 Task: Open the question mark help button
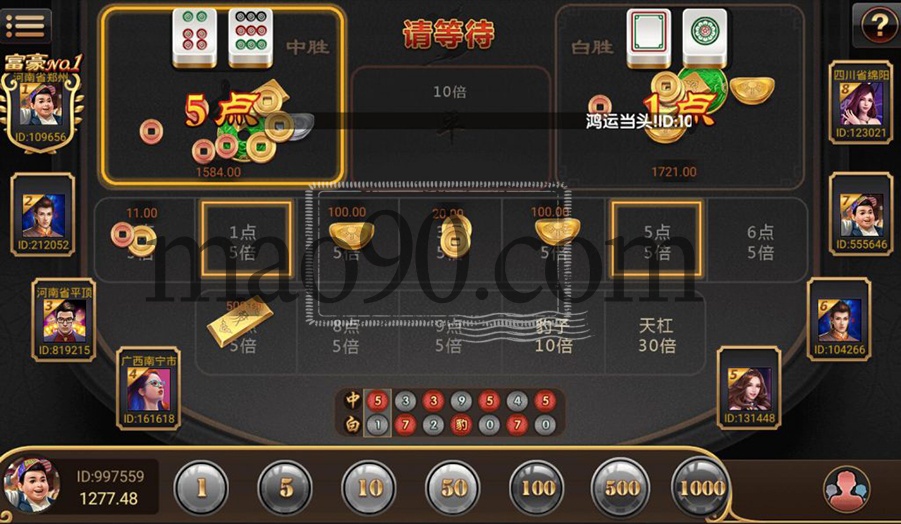click(x=876, y=25)
